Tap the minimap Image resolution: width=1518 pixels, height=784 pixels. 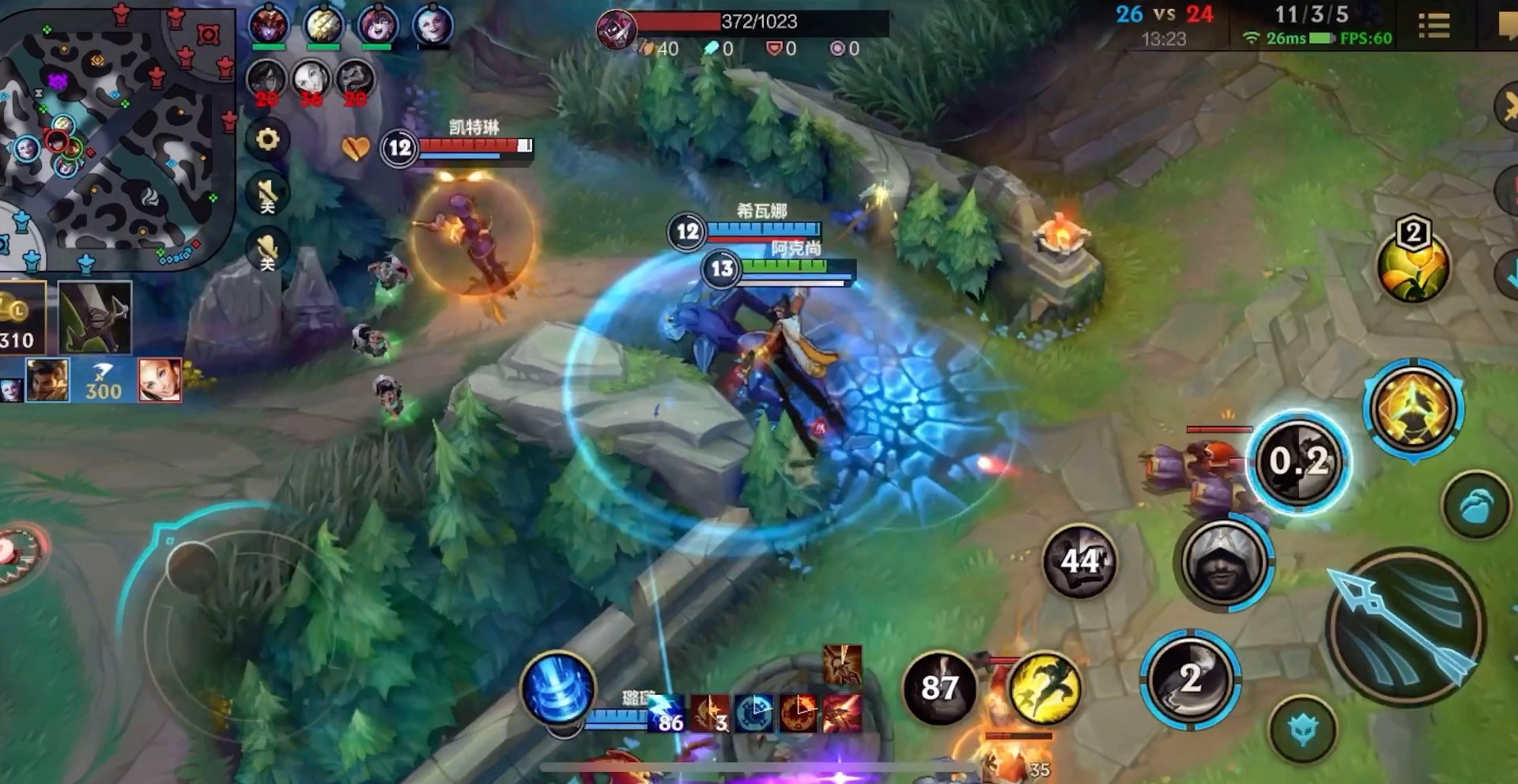tap(117, 134)
